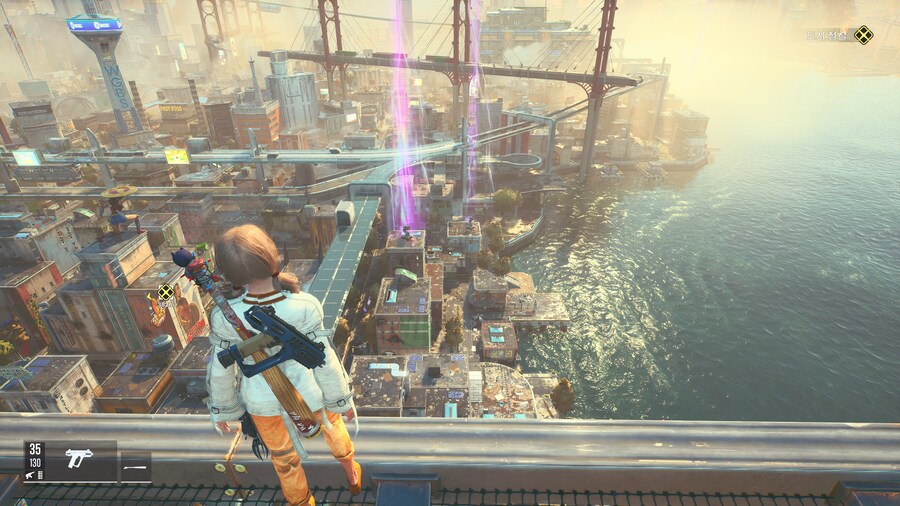
Task: Open the objective tracker diamond icon
Action: tap(862, 35)
